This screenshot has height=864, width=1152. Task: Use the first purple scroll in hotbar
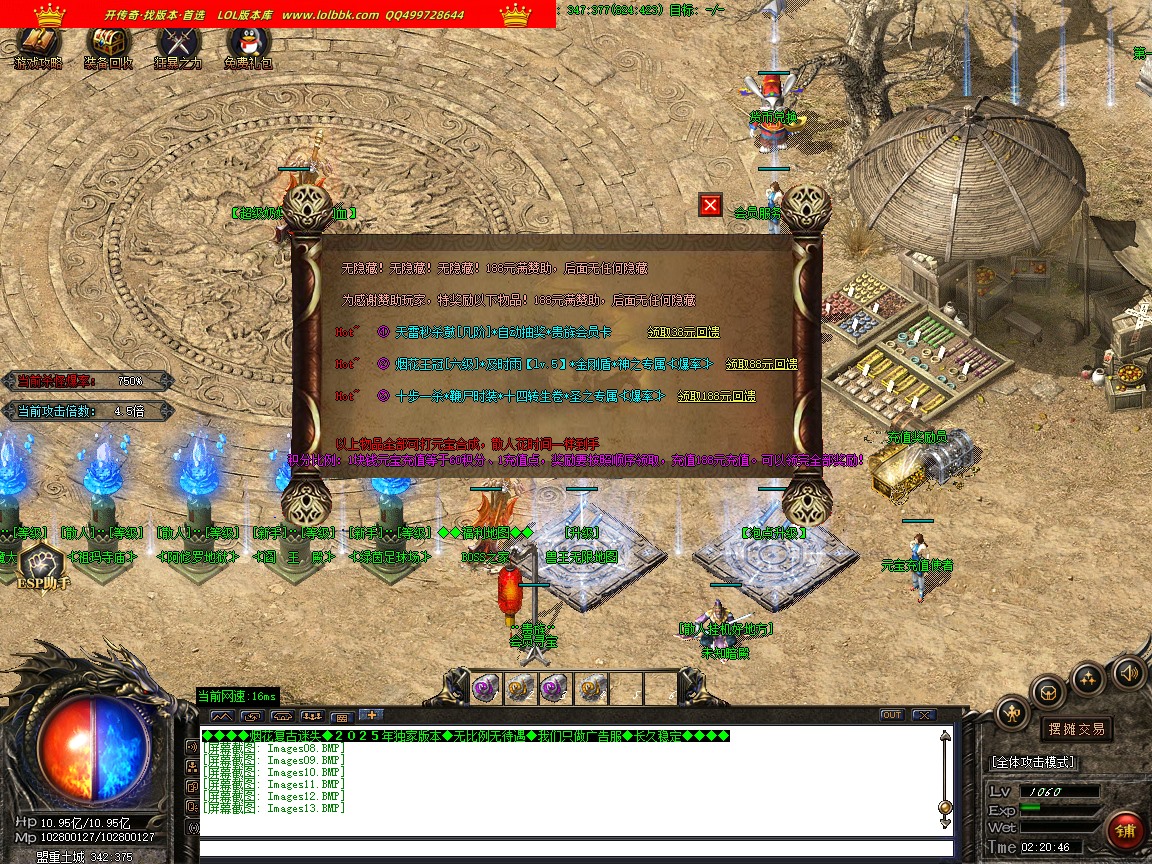[486, 687]
